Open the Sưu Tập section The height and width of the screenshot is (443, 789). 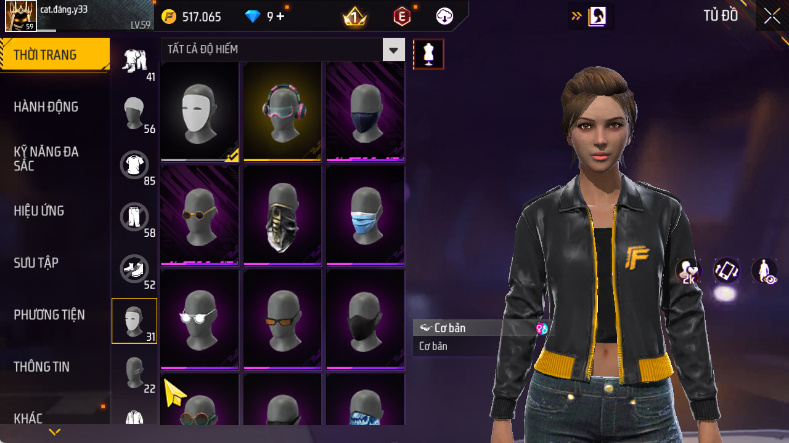pos(36,263)
